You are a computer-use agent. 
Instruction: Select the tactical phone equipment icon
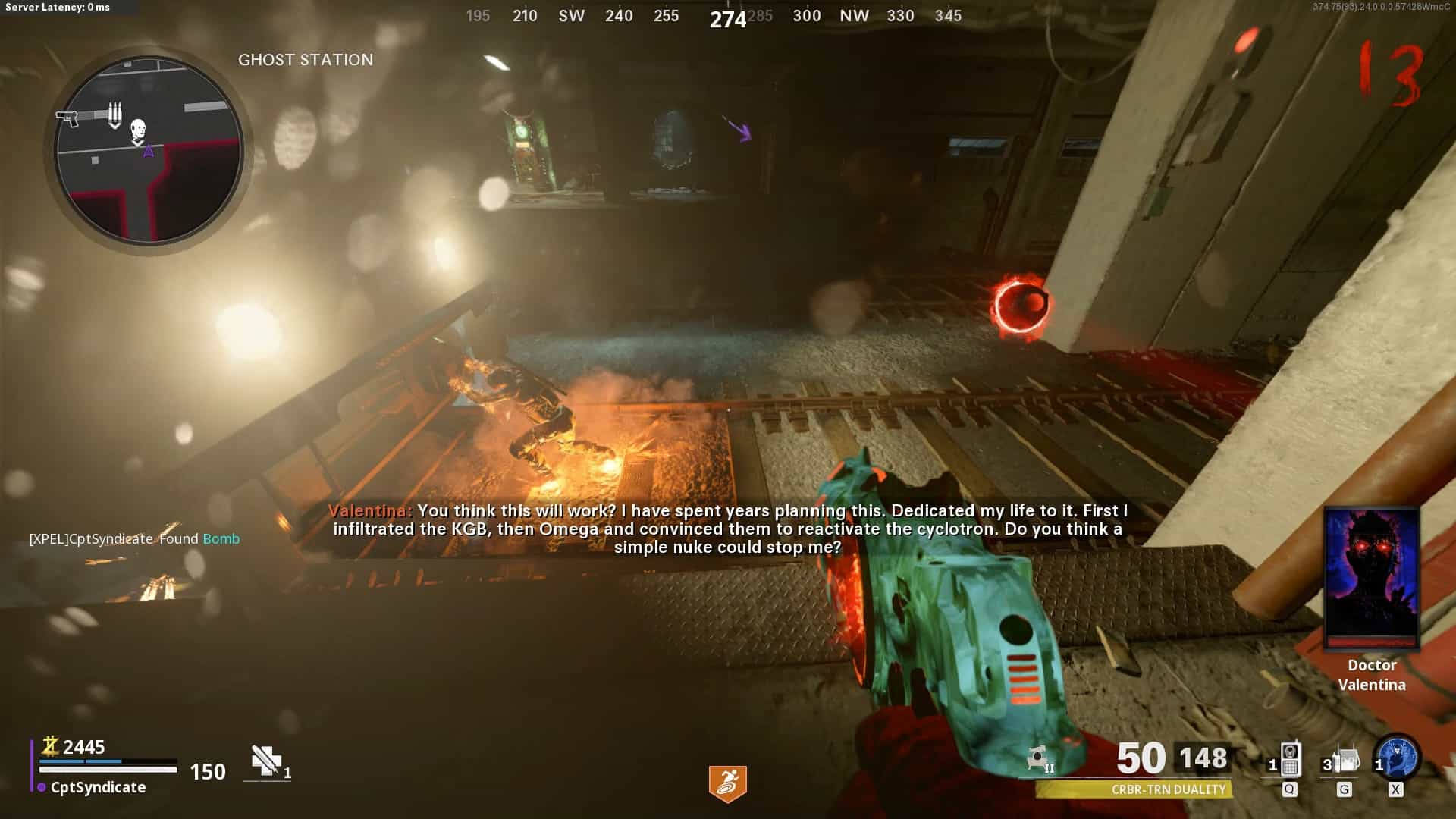pos(1289,760)
